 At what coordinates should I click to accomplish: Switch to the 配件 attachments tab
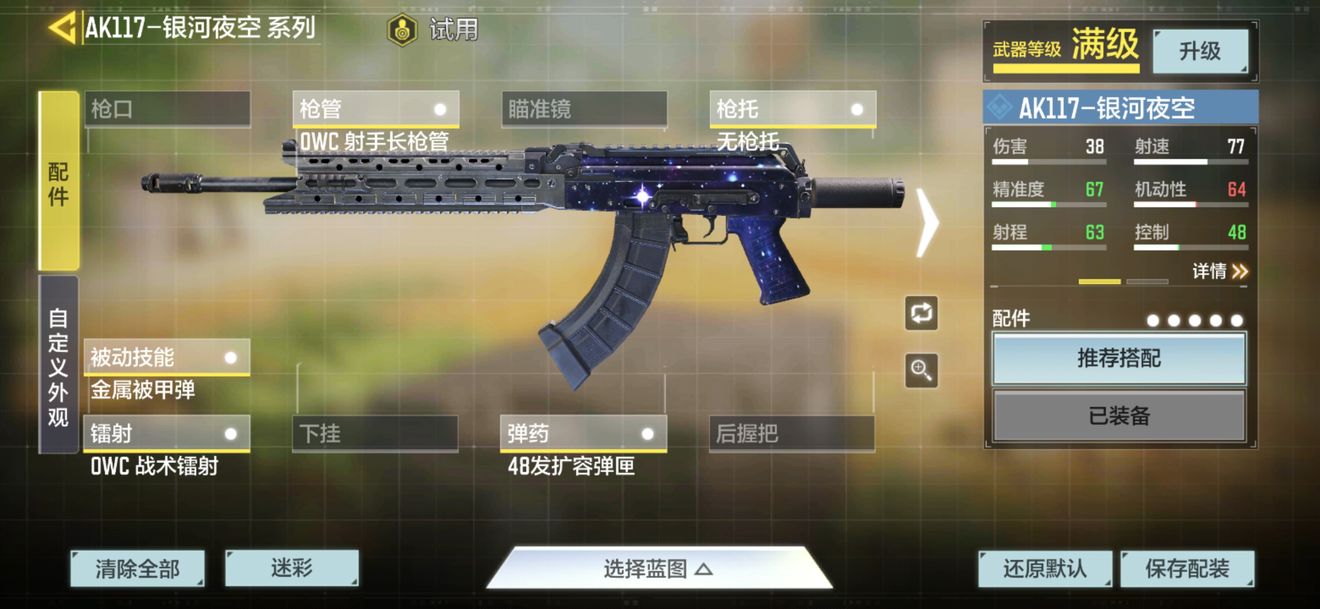(59, 181)
